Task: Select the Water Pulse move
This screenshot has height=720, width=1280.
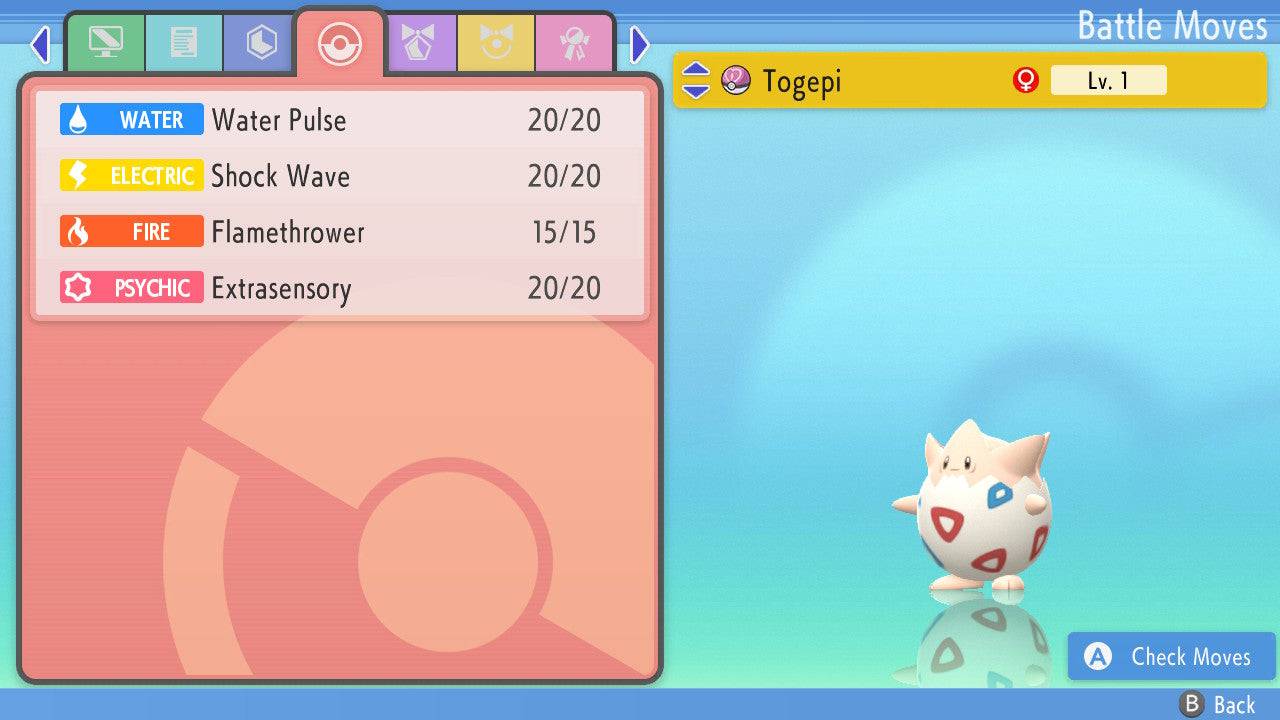Action: point(340,120)
